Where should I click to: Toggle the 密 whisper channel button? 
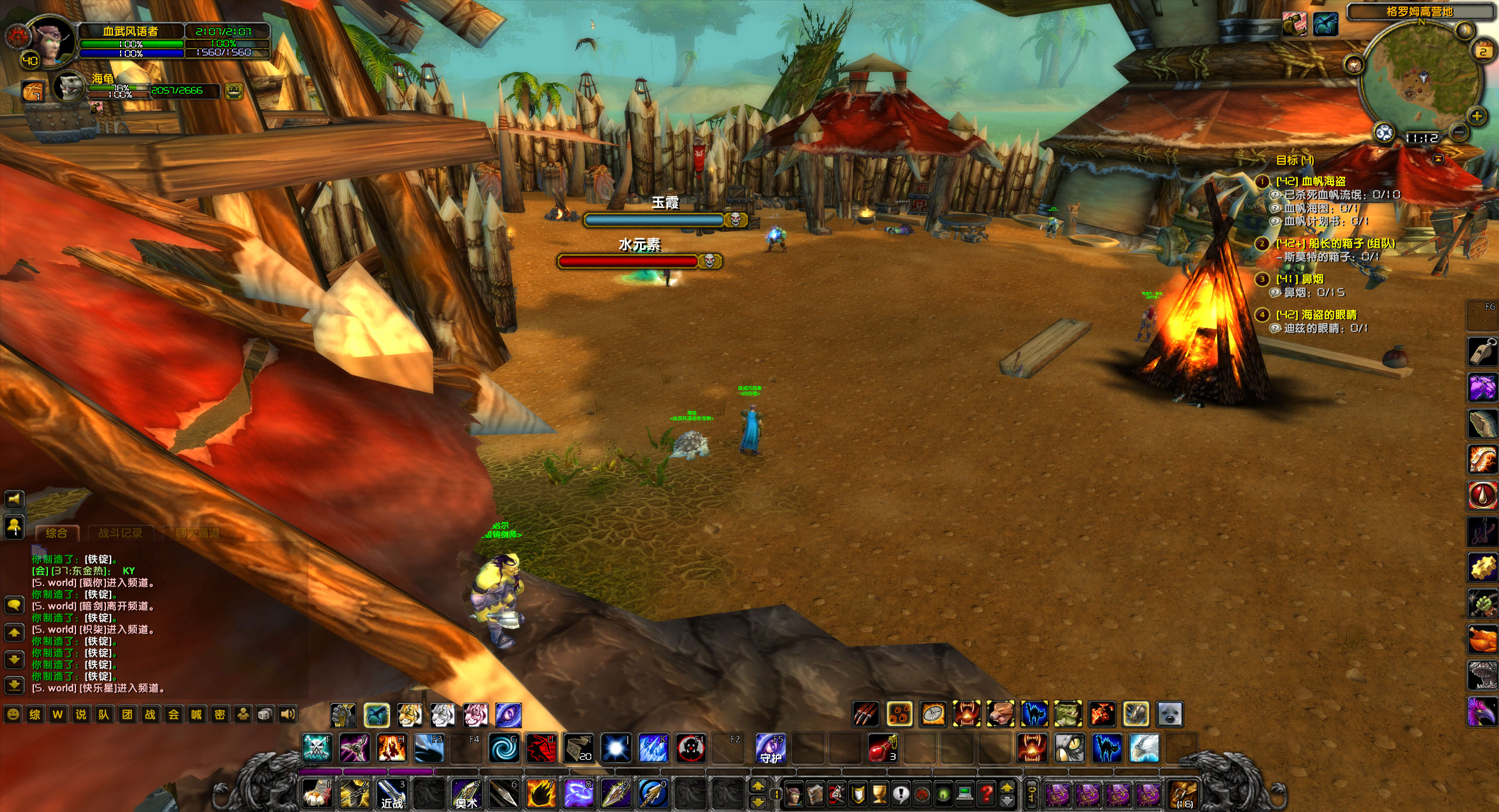[220, 714]
